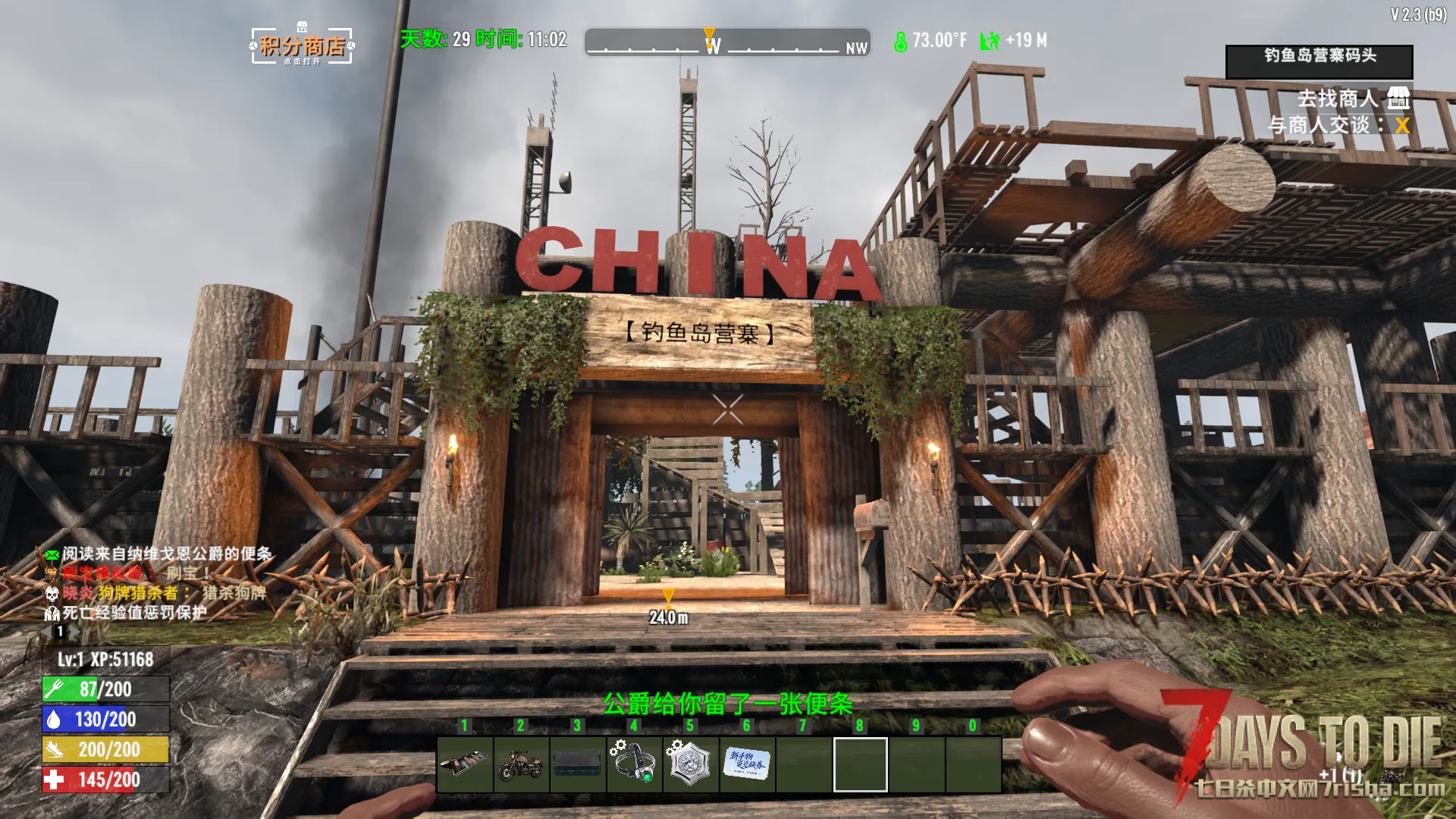Go to previous buff page with left arrow

pos(47,632)
